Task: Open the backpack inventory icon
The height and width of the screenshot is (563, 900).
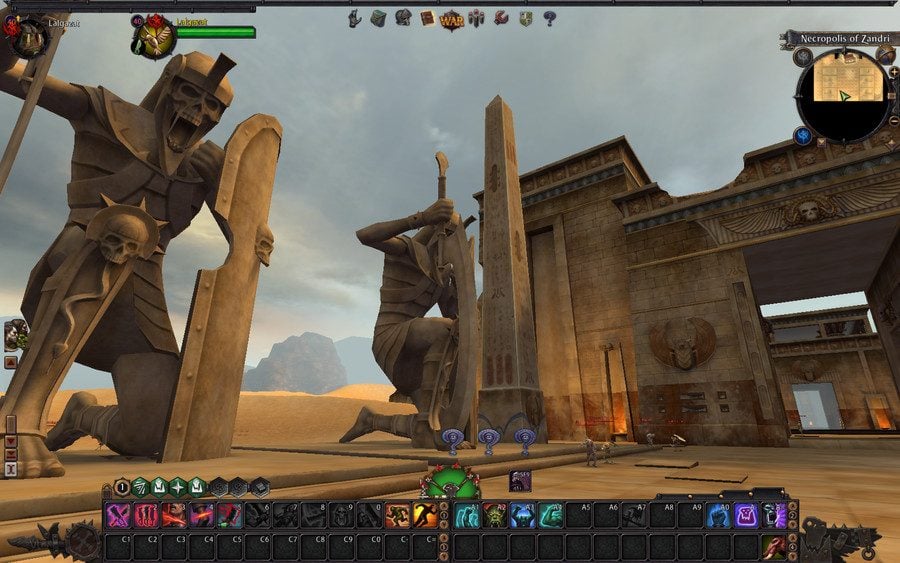Action: click(x=378, y=18)
